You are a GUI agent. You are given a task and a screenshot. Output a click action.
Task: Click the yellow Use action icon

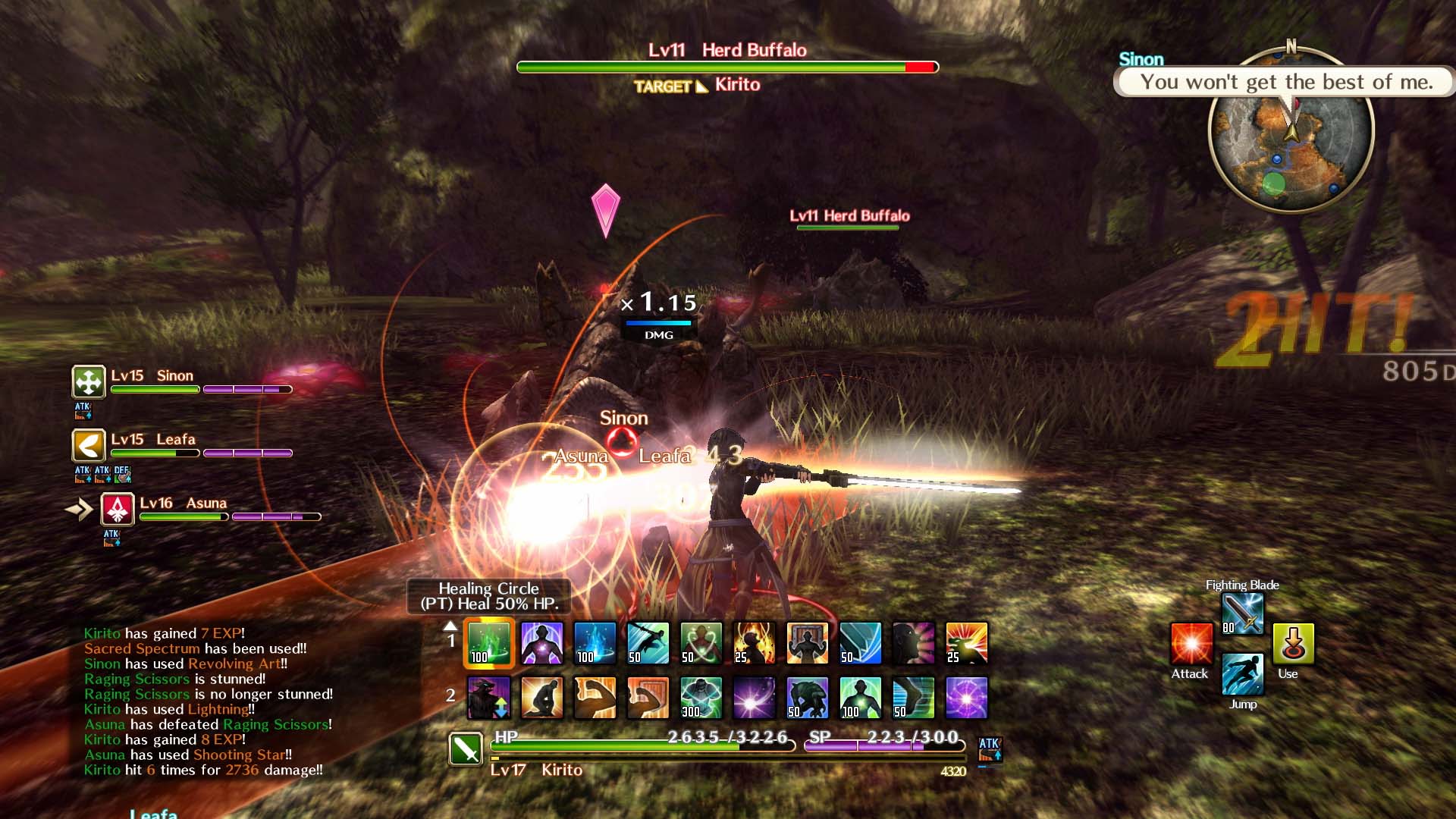pos(1293,644)
